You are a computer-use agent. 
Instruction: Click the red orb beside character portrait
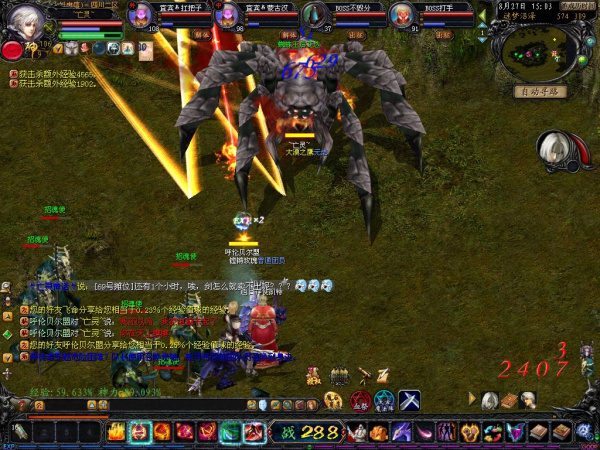(x=12, y=49)
